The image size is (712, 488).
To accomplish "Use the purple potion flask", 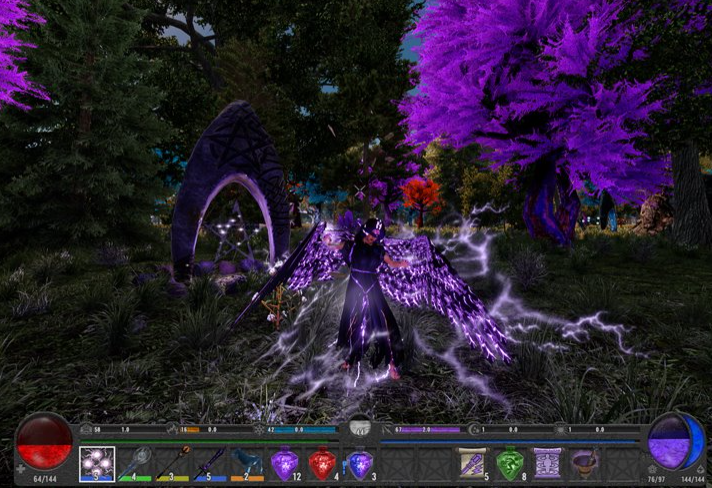I will [285, 462].
